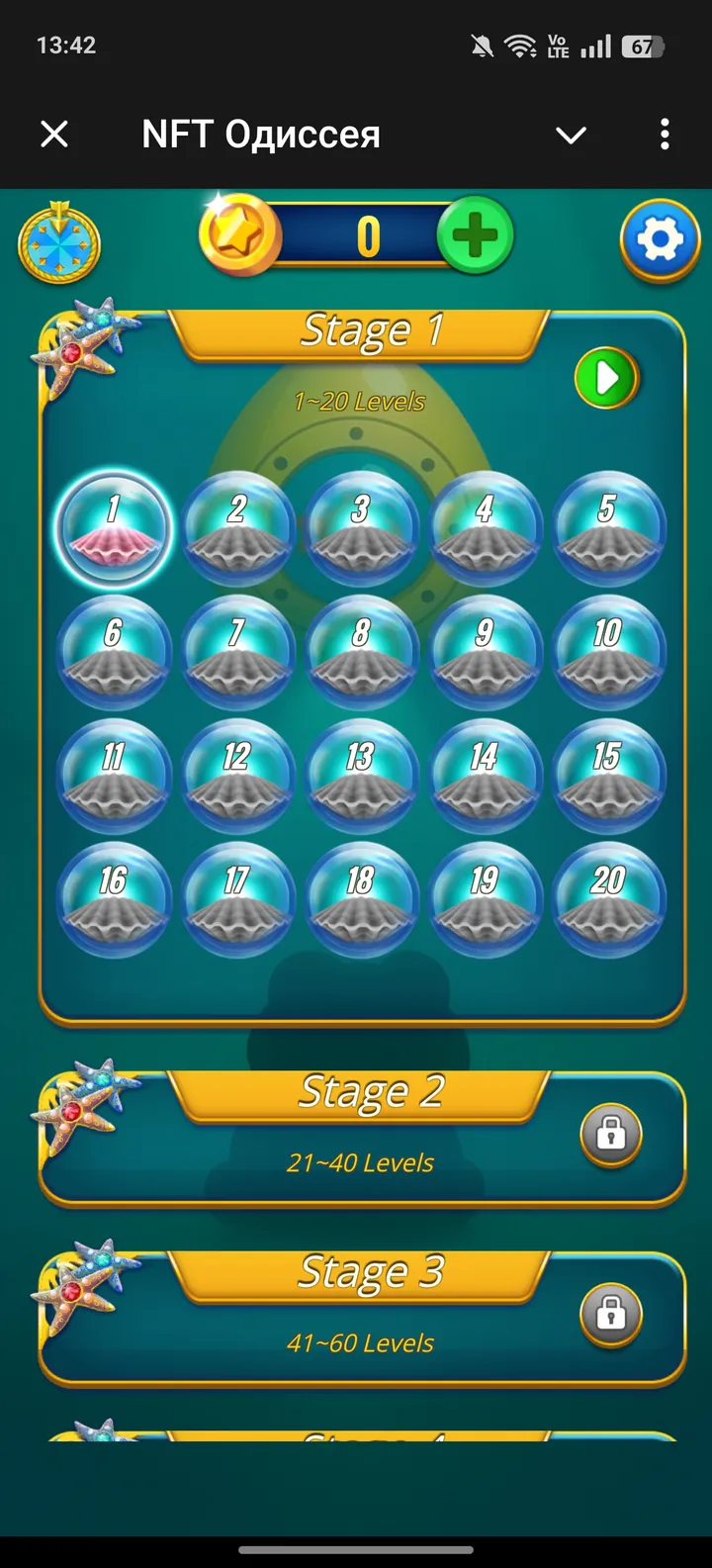This screenshot has height=1568, width=712.
Task: Click the Stage 3 padlock button
Action: pos(610,1314)
